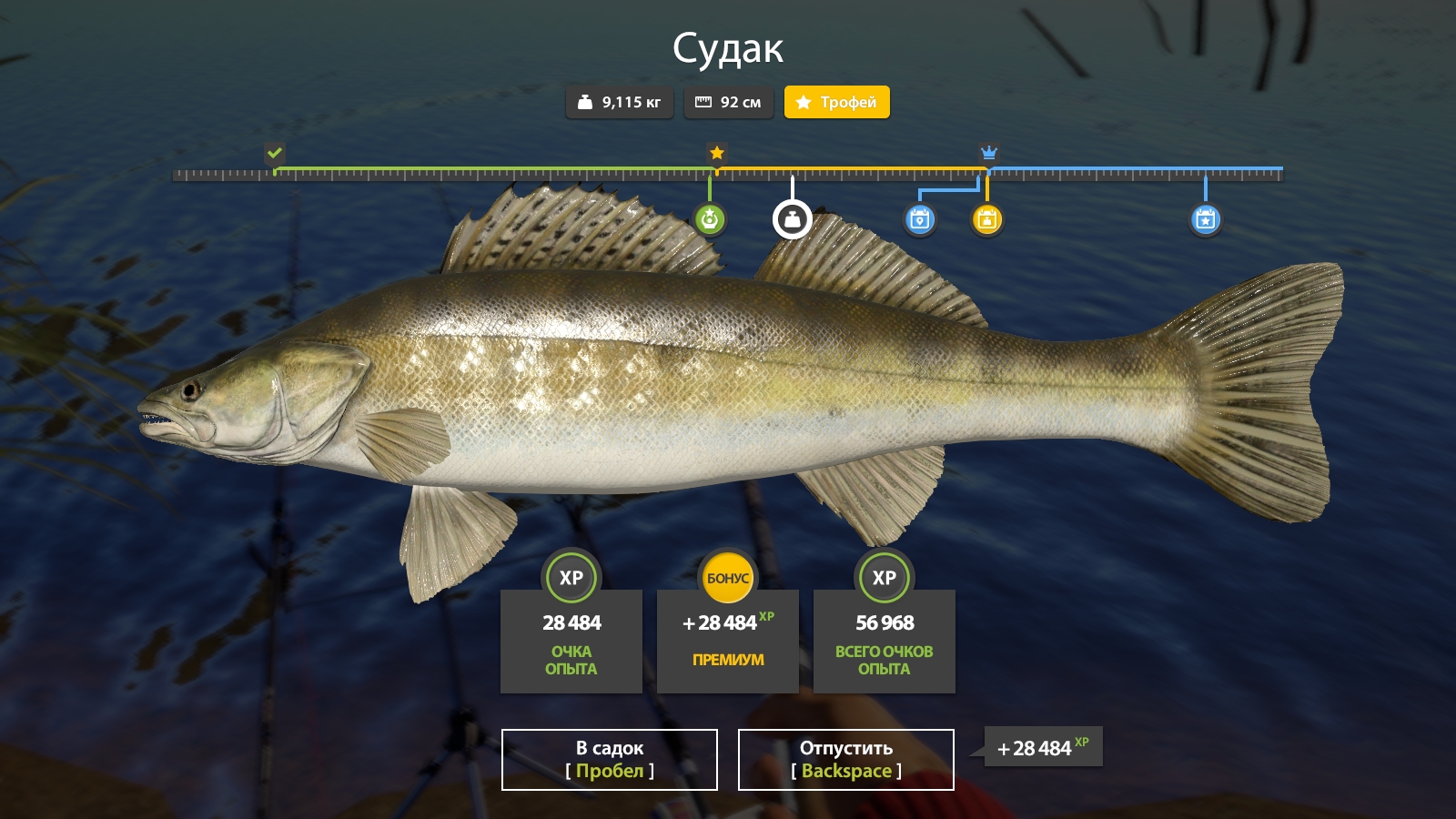Screen dimensions: 1456x819
Task: Click the blue calendar marker with location pin
Action: click(x=920, y=219)
